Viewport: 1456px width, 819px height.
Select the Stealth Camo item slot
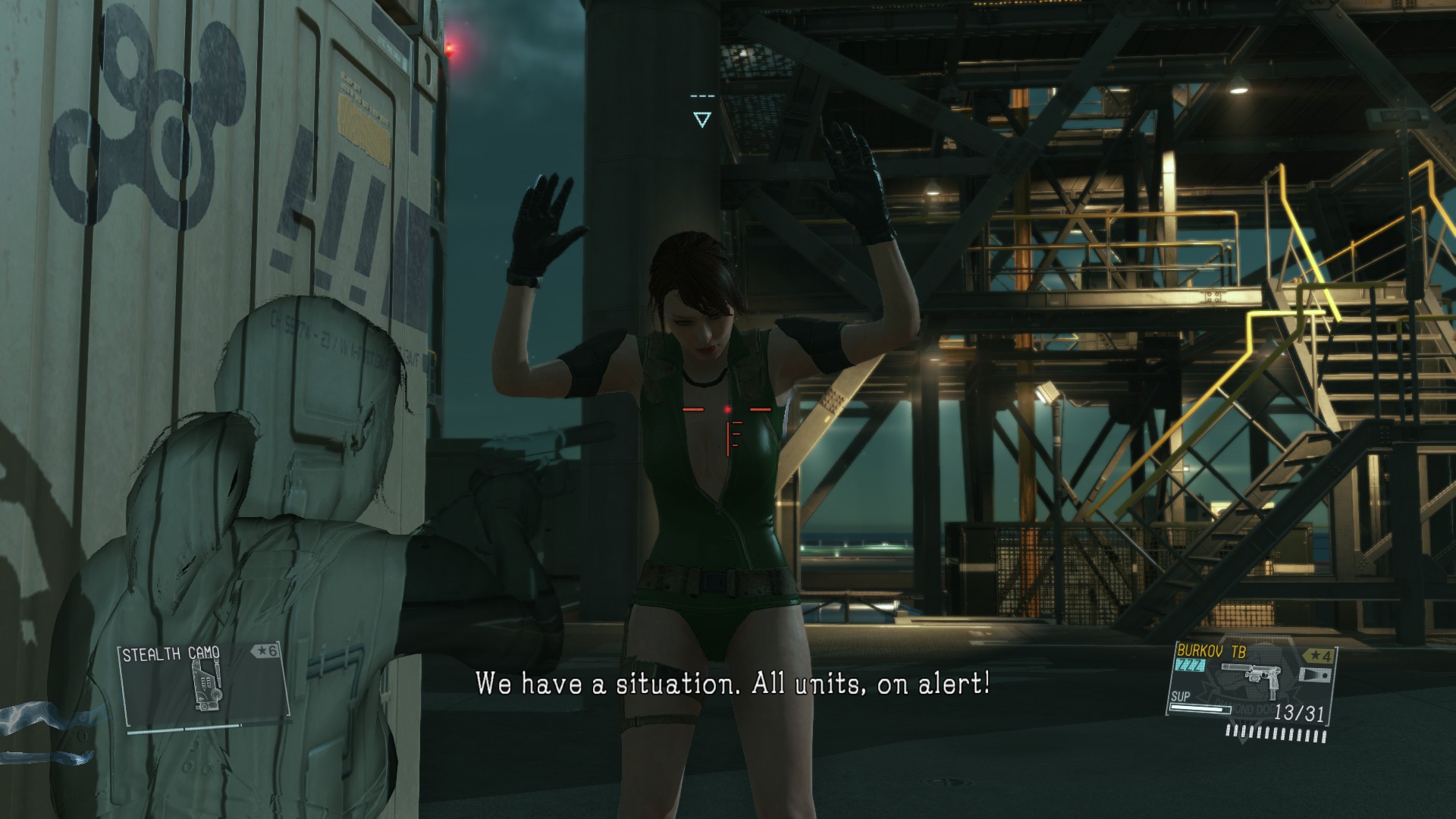[203, 686]
